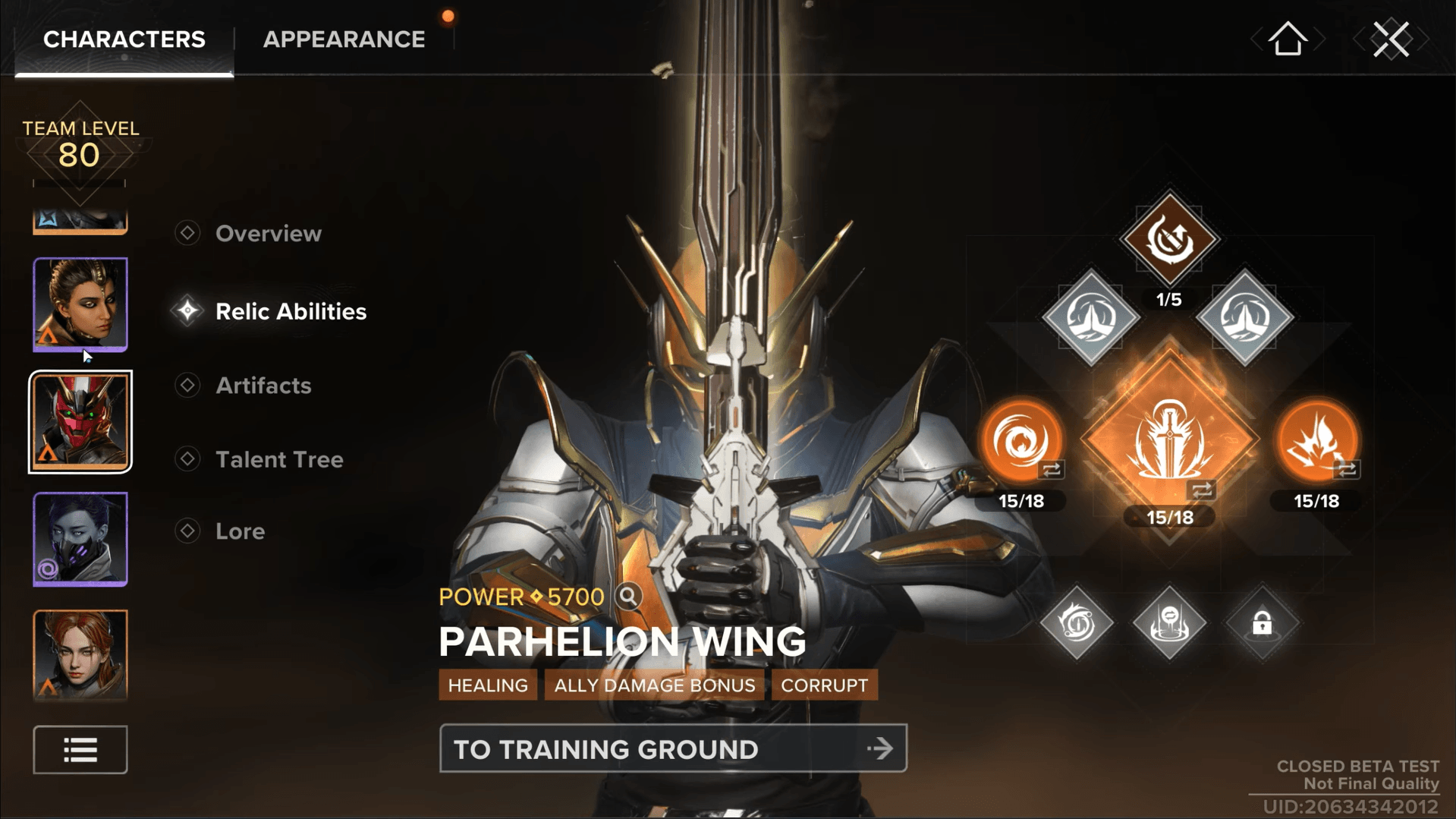
Task: Open the top 1/5 diamond ability node
Action: tap(1169, 239)
